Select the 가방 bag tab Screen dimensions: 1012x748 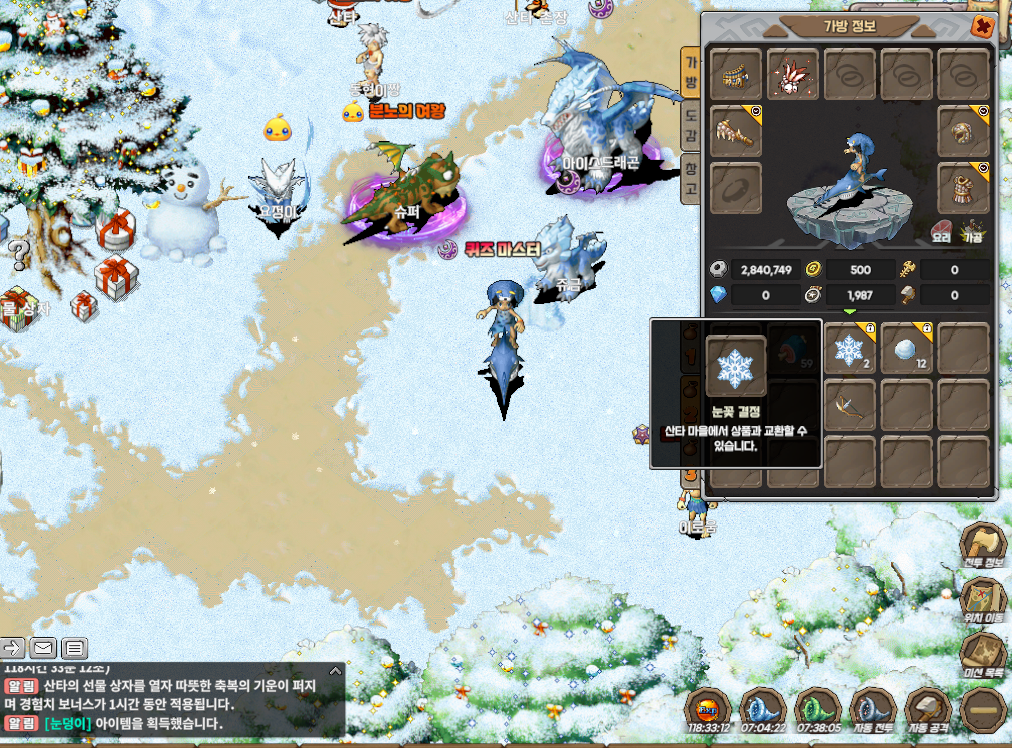pyautogui.click(x=690, y=71)
